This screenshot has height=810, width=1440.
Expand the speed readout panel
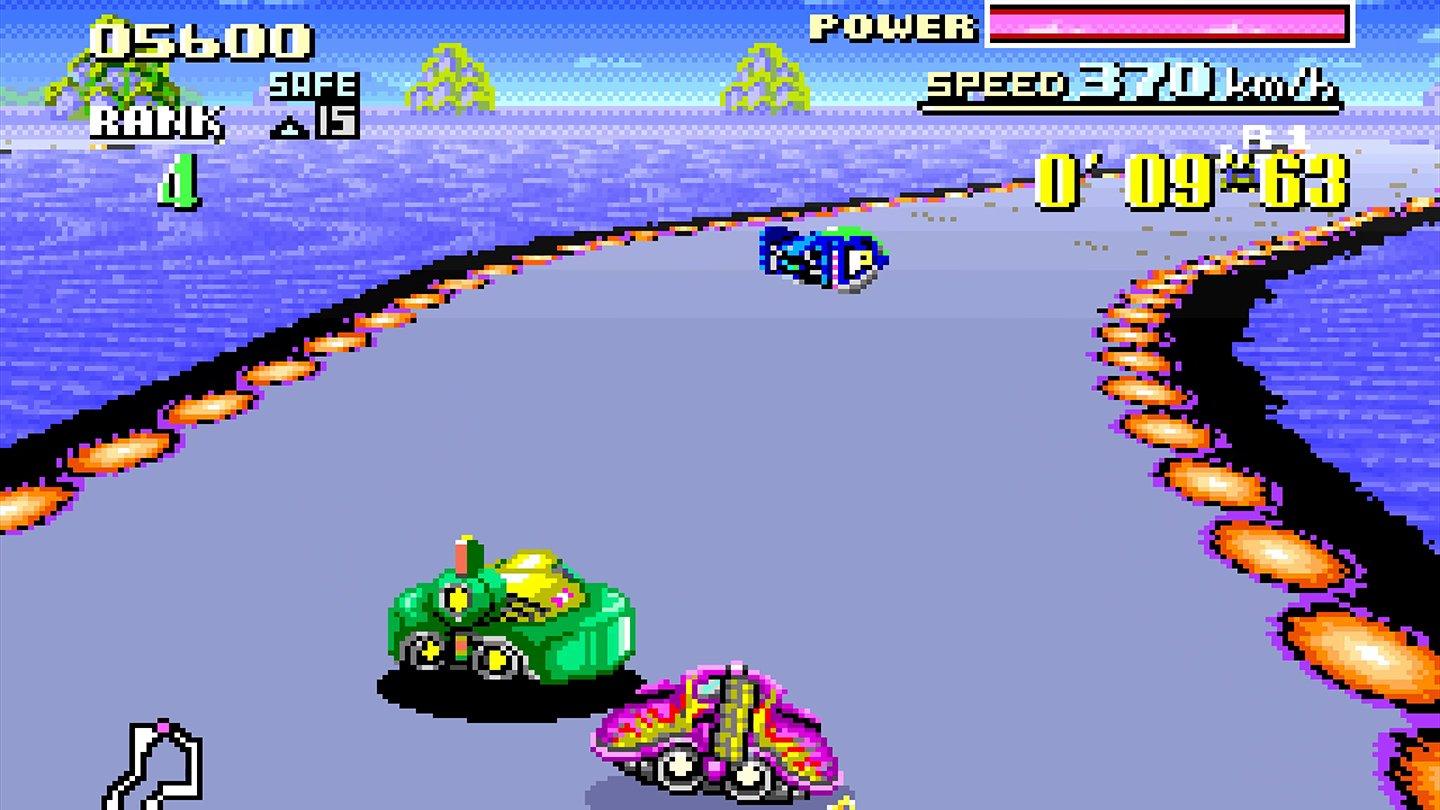tap(1130, 88)
